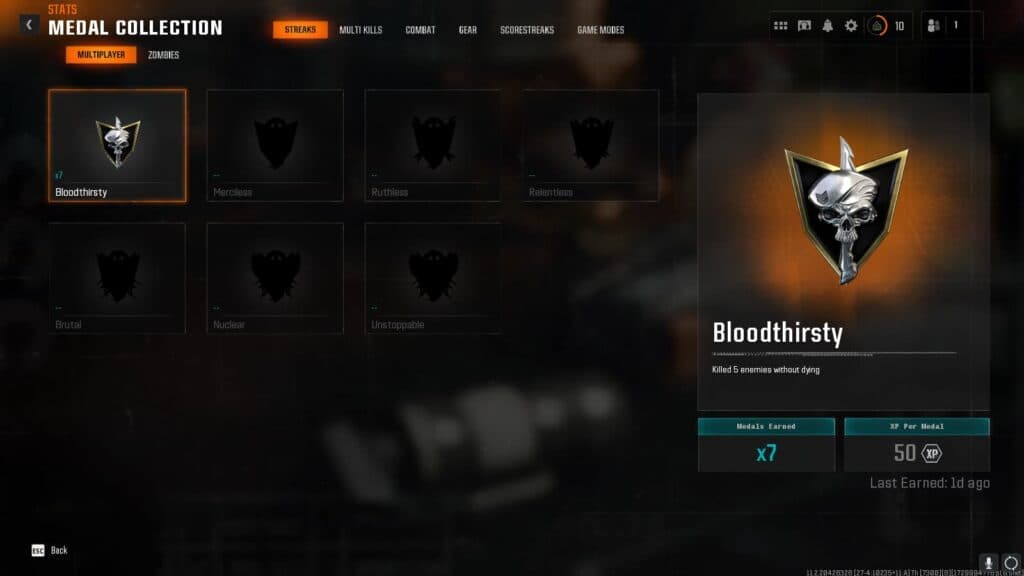Open settings with the gear icon
The height and width of the screenshot is (576, 1024).
tap(851, 26)
